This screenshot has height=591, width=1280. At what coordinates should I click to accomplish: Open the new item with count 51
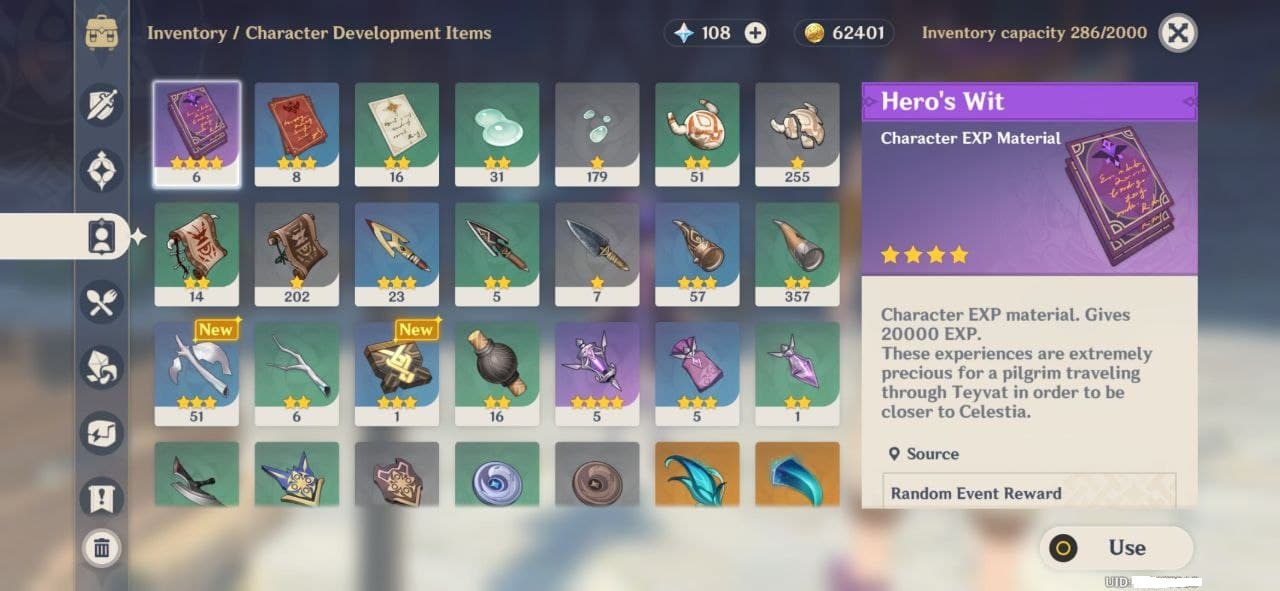197,374
